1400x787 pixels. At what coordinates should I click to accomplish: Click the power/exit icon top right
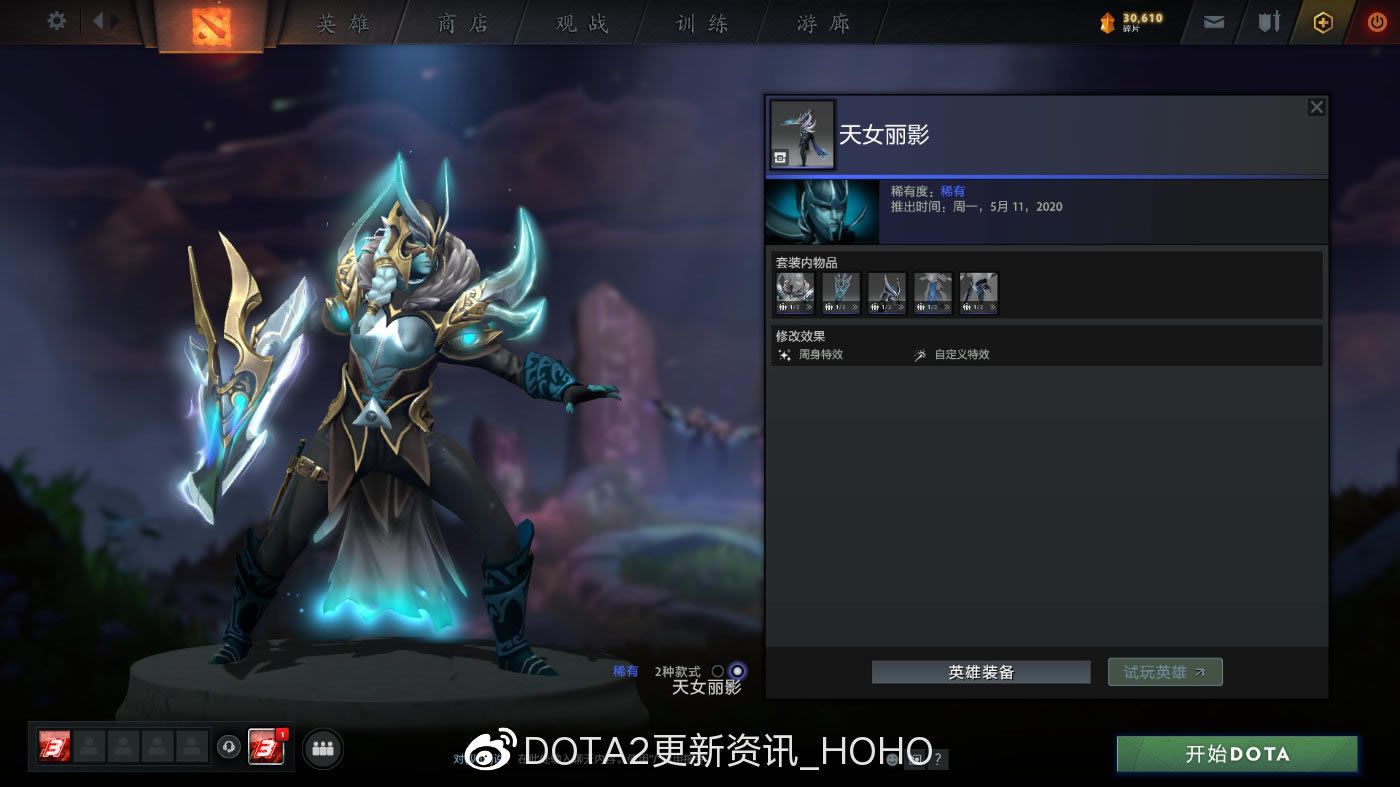(1377, 21)
